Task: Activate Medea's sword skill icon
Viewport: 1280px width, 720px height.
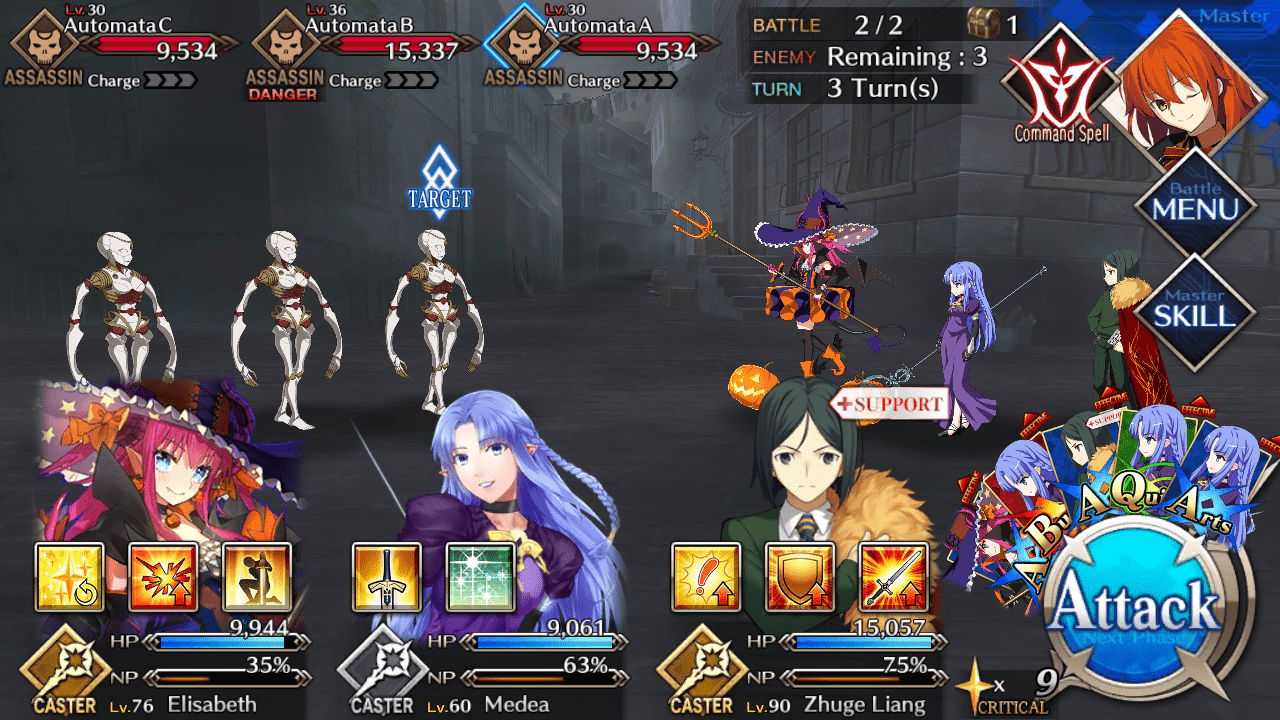Action: (386, 577)
